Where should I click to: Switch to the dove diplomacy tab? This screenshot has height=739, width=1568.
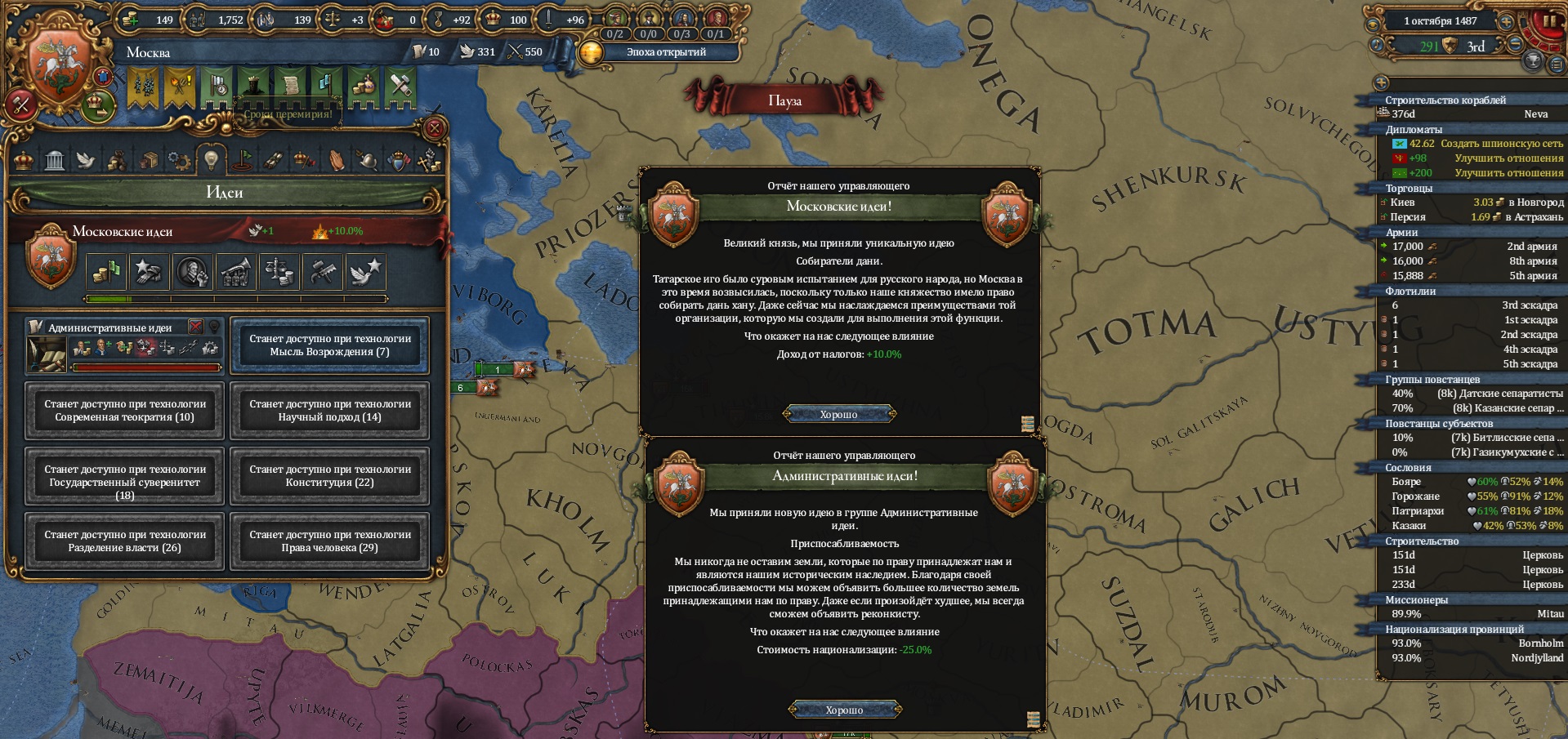pyautogui.click(x=86, y=160)
